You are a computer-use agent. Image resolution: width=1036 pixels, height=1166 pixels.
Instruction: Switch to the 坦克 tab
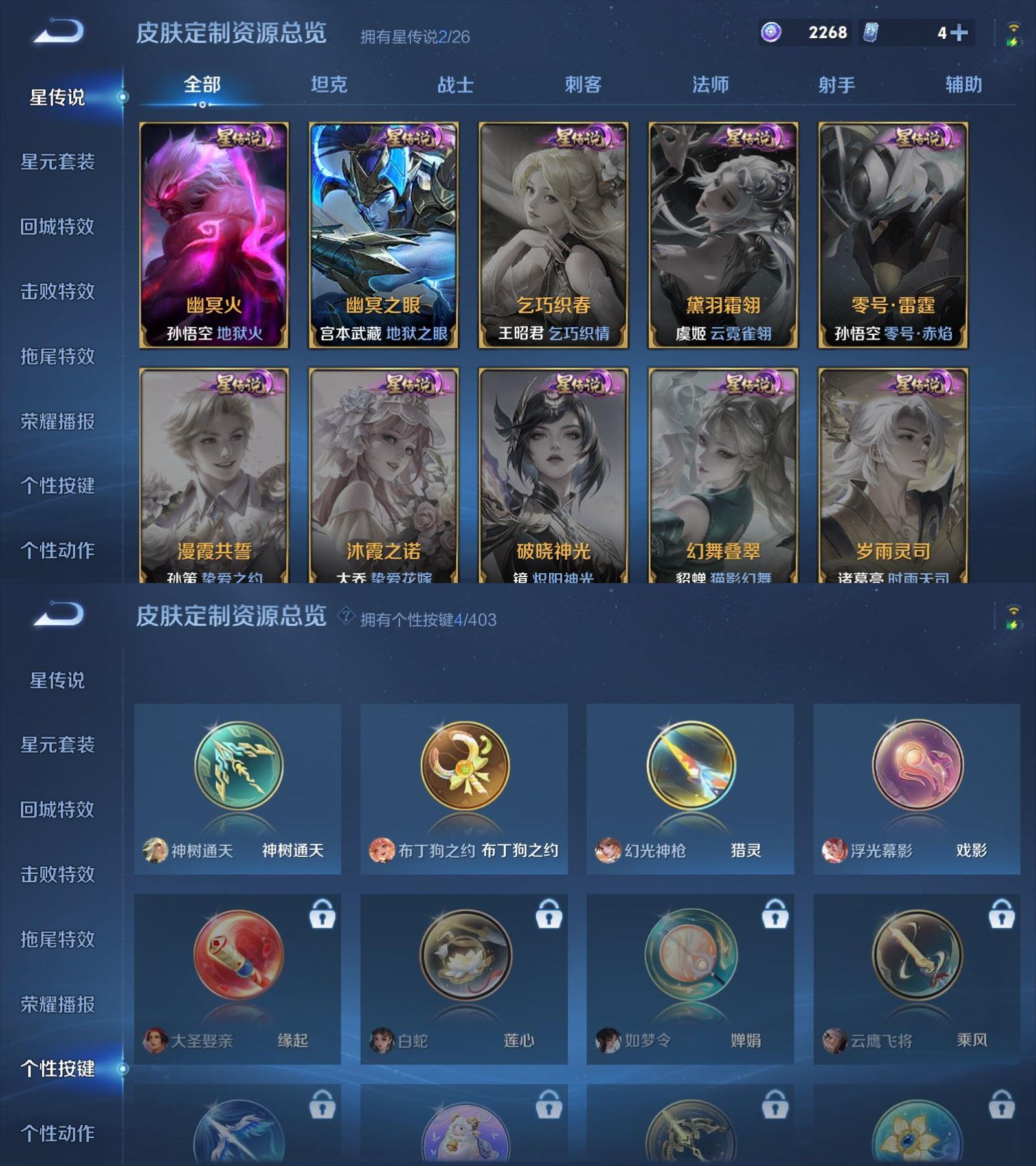[329, 85]
